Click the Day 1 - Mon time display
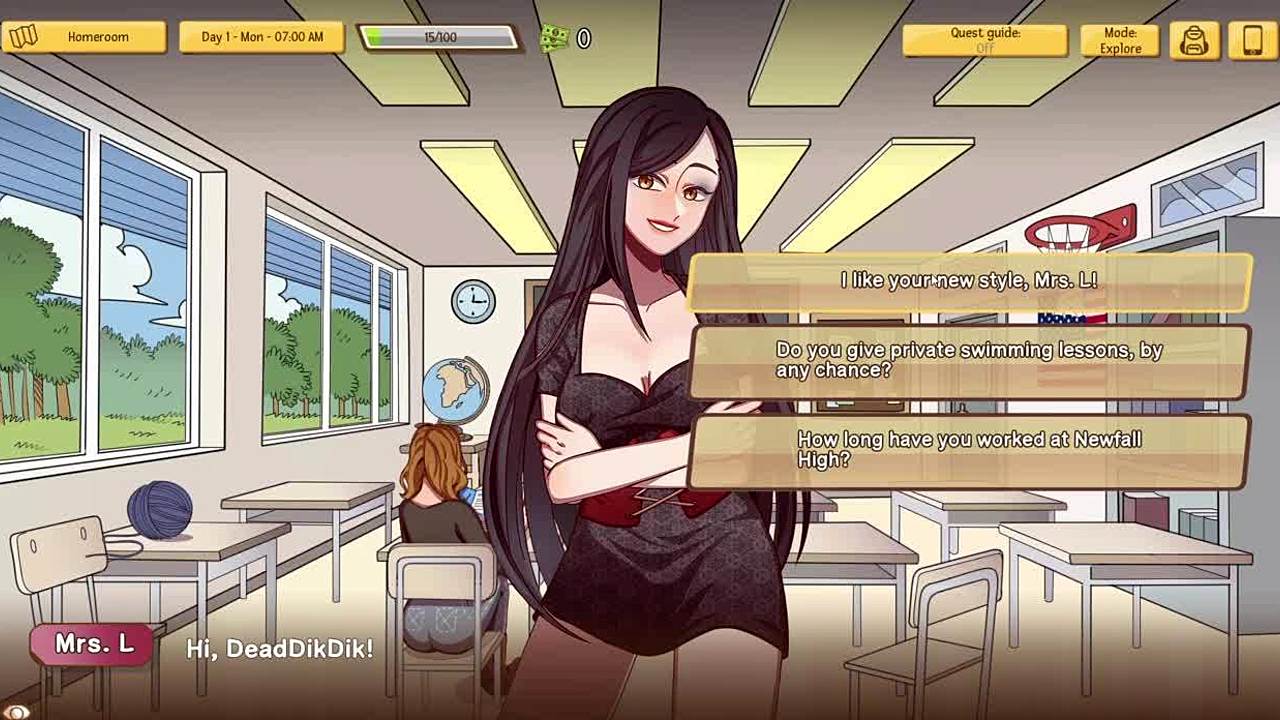Screen dimensions: 1280x720 pyautogui.click(x=262, y=37)
